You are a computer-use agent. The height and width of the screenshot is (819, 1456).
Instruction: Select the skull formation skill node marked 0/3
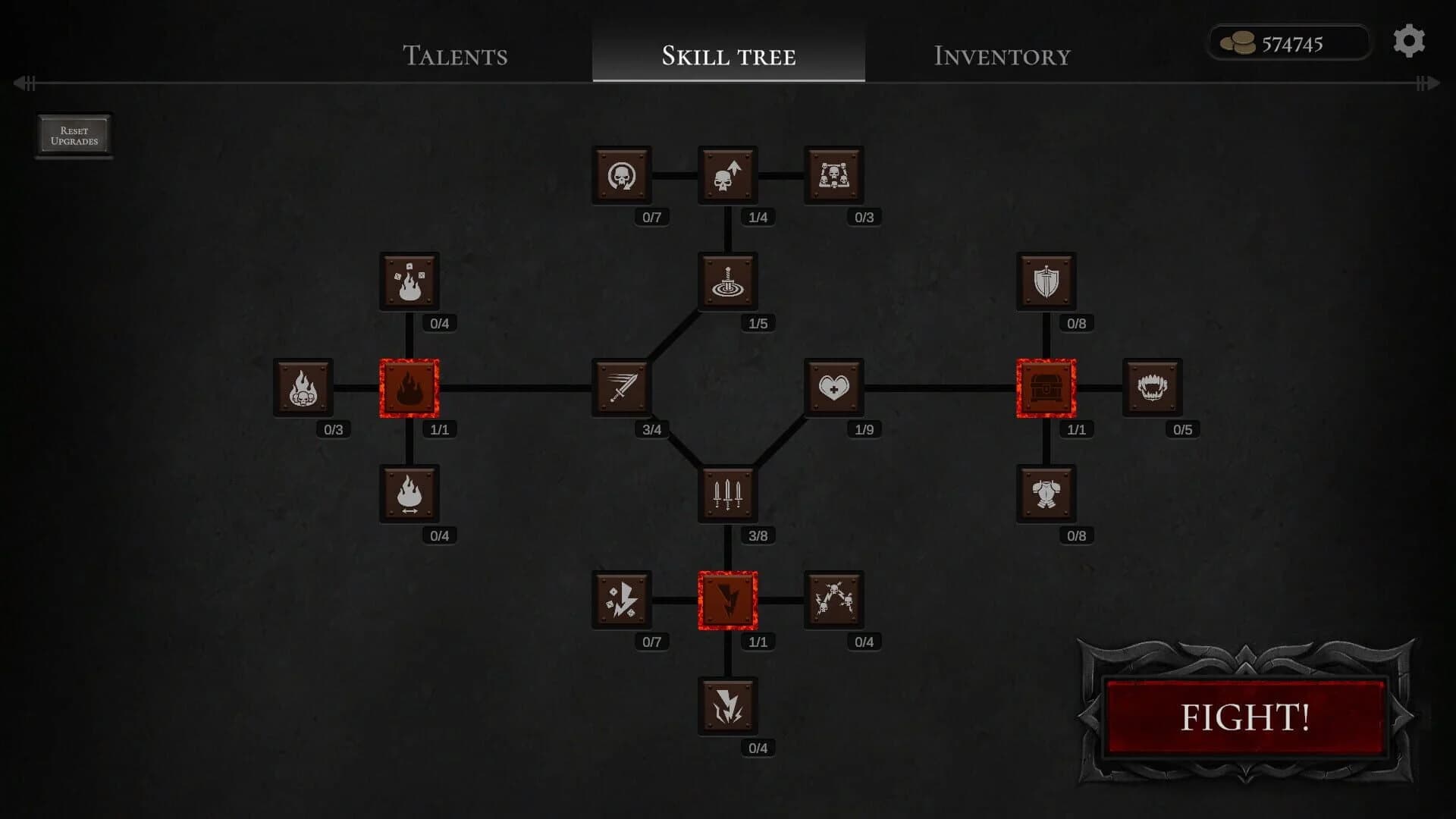click(833, 175)
